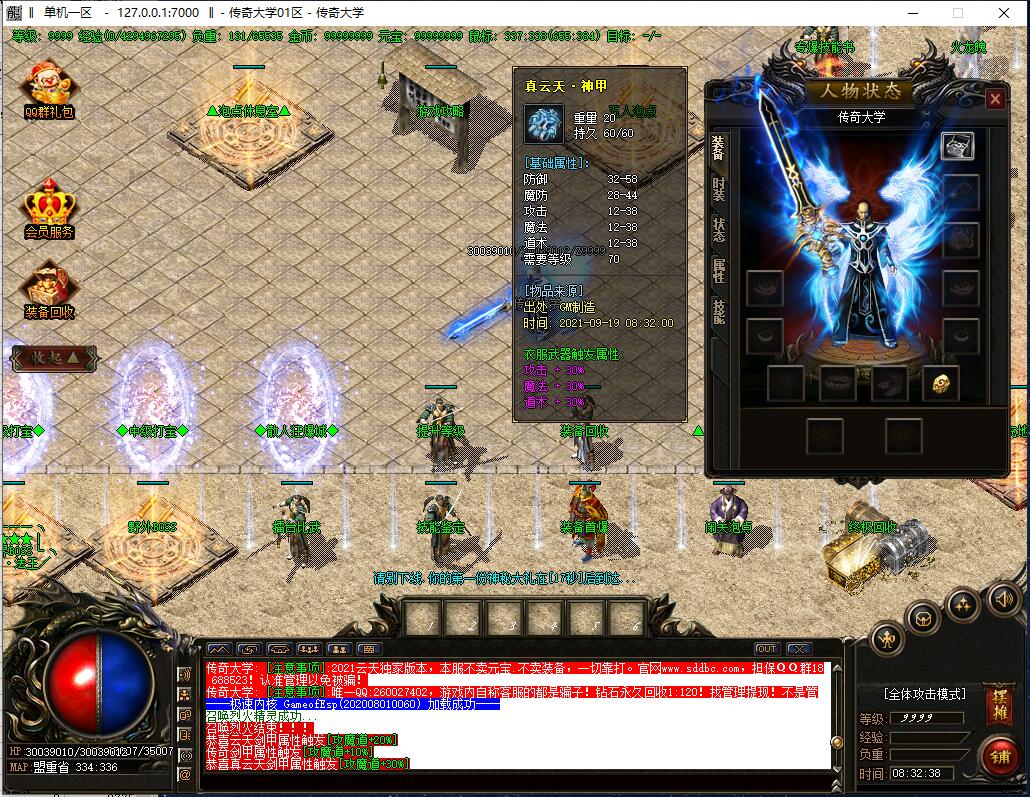This screenshot has height=797, width=1030.
Task: Toggle the sound speaker button
Action: coord(1004,599)
